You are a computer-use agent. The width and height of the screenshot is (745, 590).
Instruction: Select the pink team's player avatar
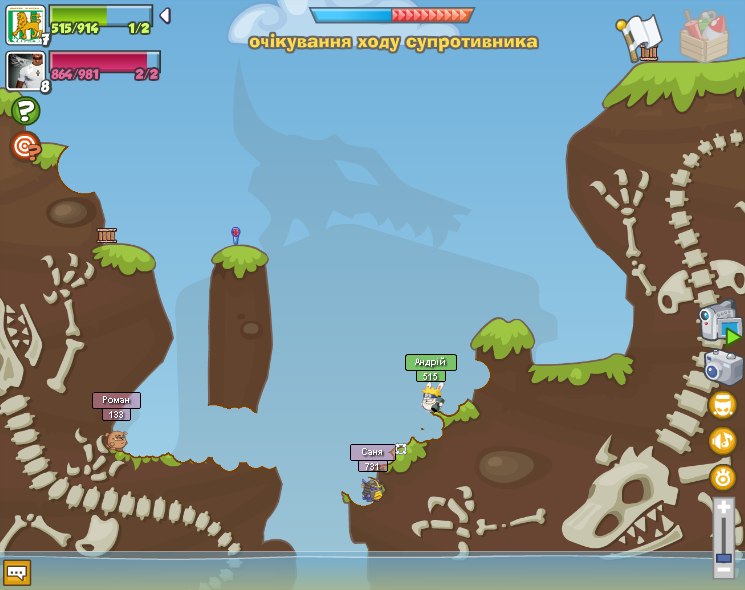pyautogui.click(x=25, y=71)
